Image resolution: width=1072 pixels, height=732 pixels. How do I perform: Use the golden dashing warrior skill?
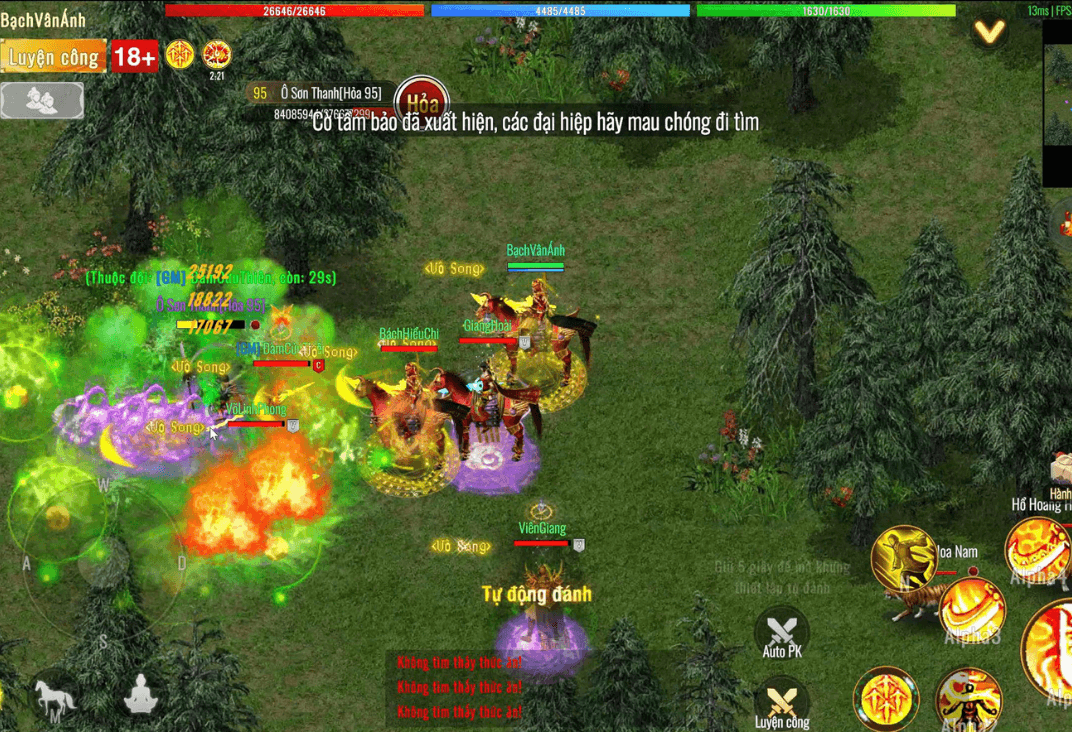903,557
